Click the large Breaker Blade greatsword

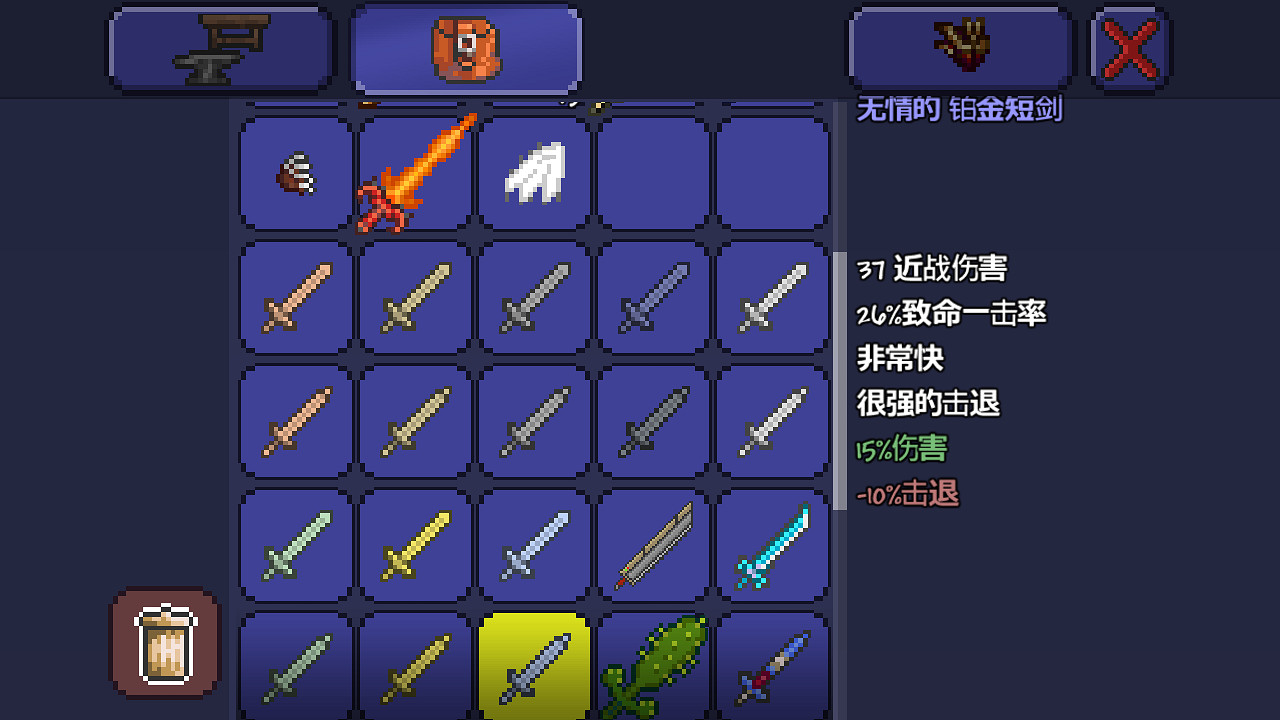(x=653, y=546)
